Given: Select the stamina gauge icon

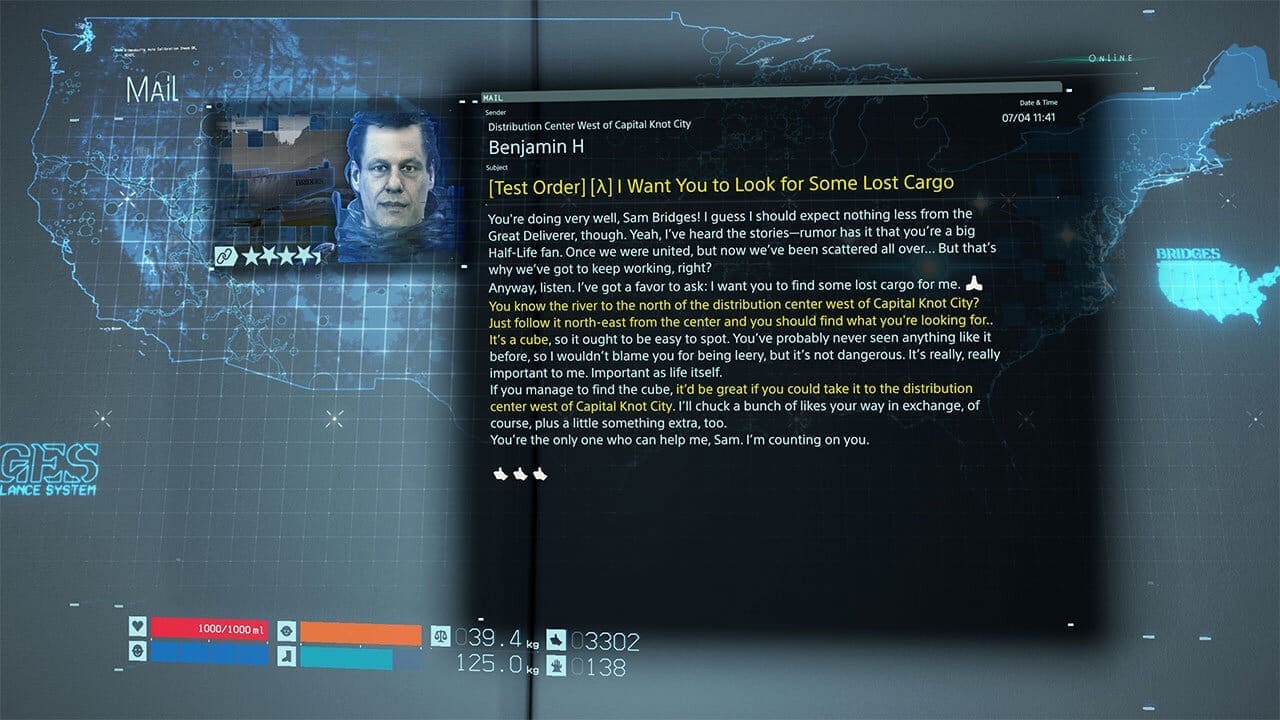Looking at the screenshot, I should (x=287, y=631).
